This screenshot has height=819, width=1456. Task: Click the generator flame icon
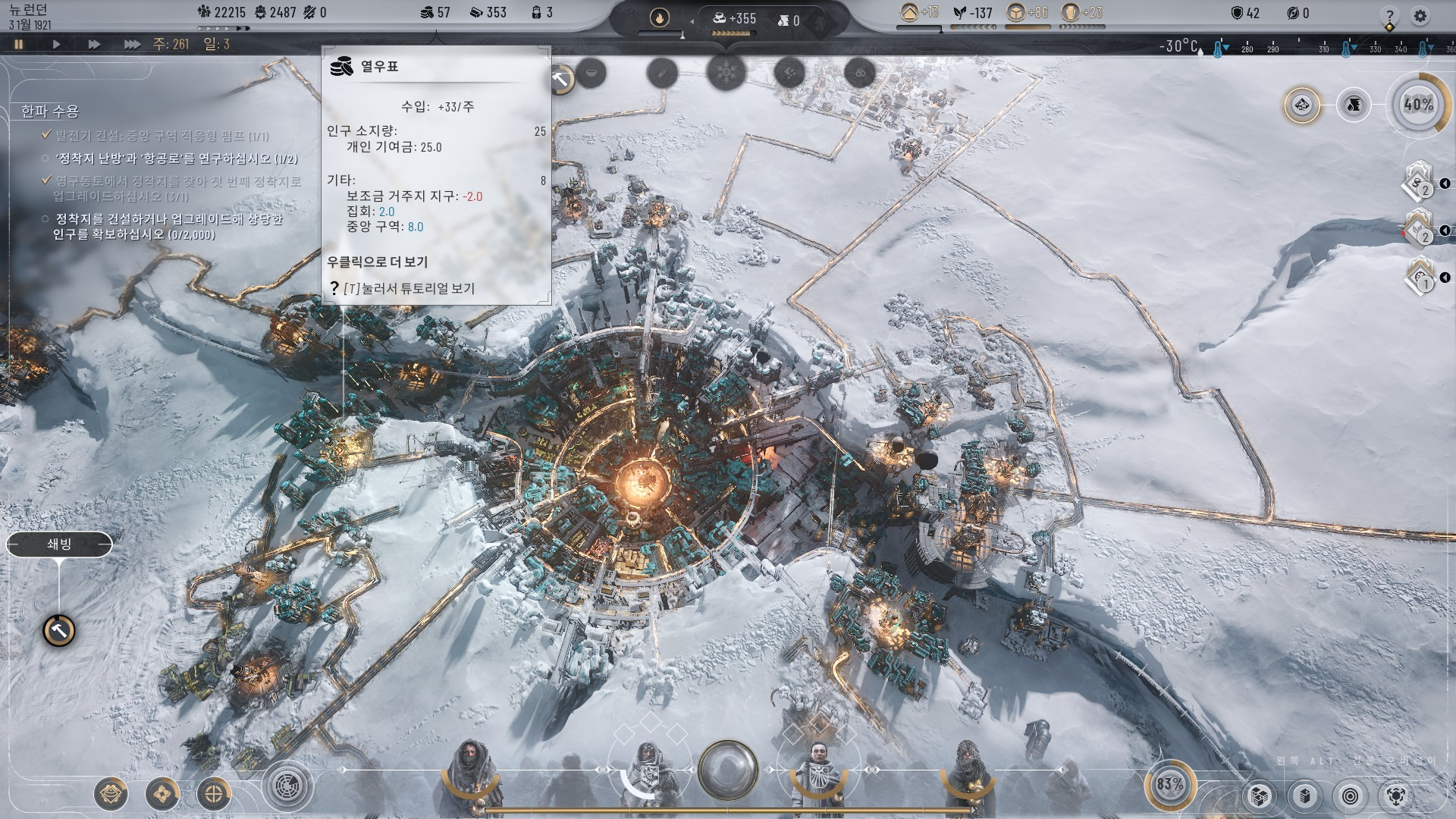tap(659, 18)
